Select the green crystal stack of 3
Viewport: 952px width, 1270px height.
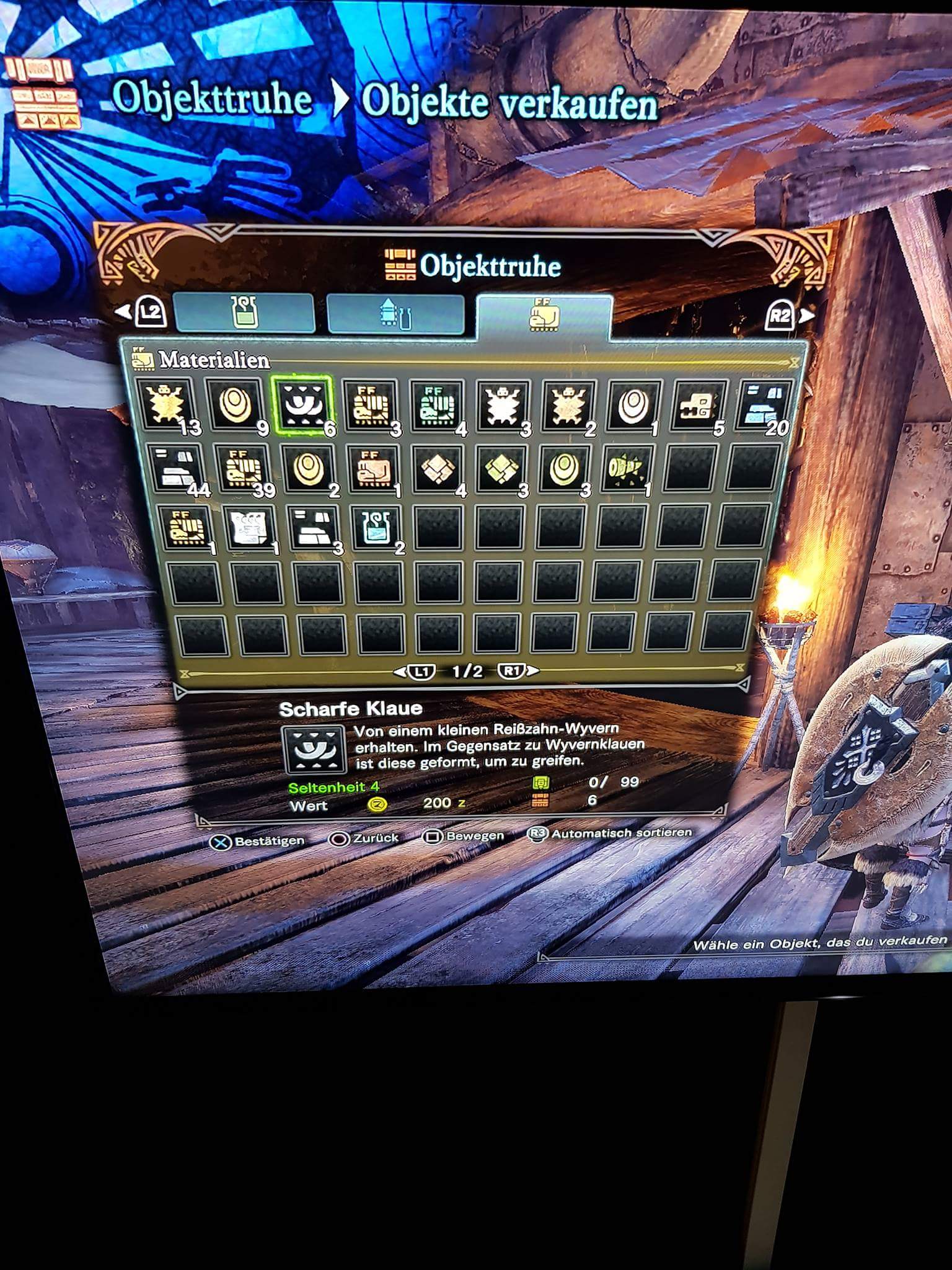(501, 469)
